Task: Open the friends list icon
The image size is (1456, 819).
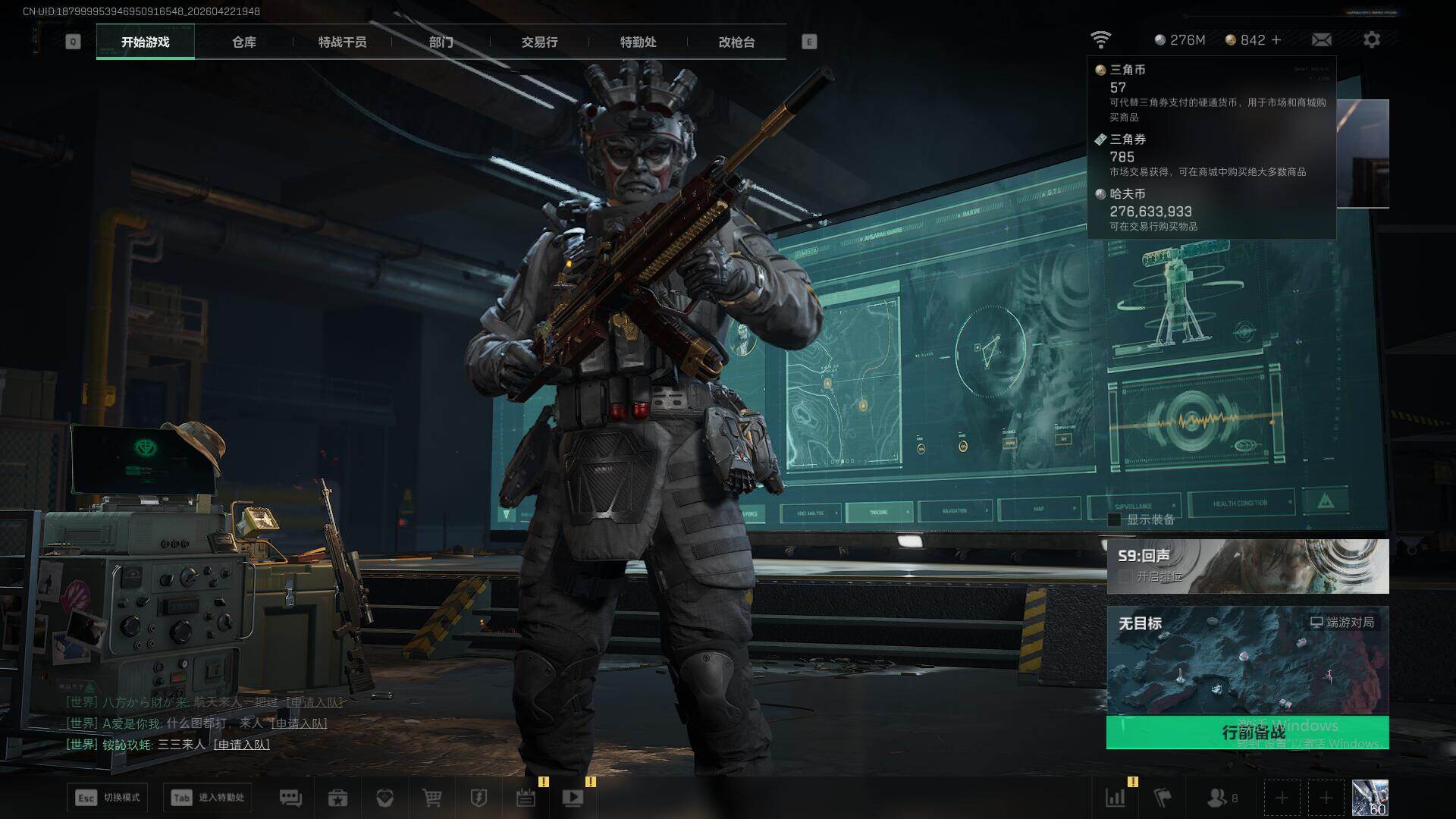Action: (x=1216, y=798)
